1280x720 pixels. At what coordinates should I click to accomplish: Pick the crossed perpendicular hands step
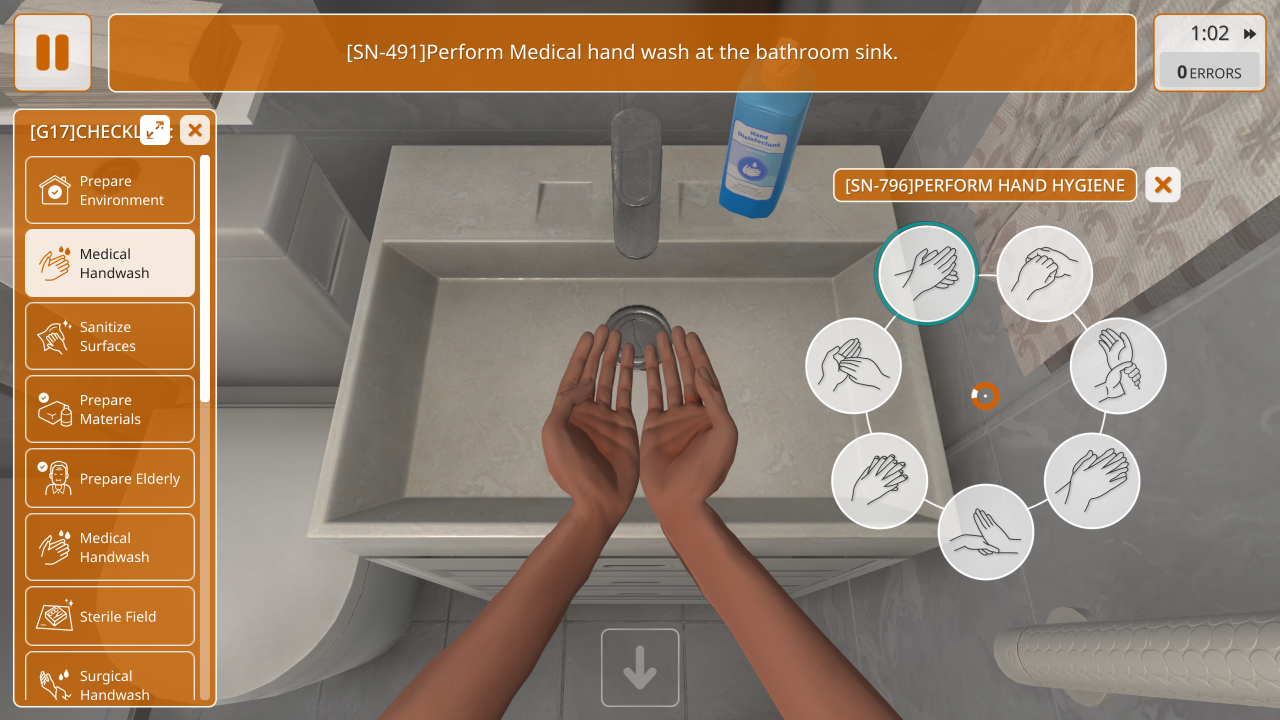986,532
